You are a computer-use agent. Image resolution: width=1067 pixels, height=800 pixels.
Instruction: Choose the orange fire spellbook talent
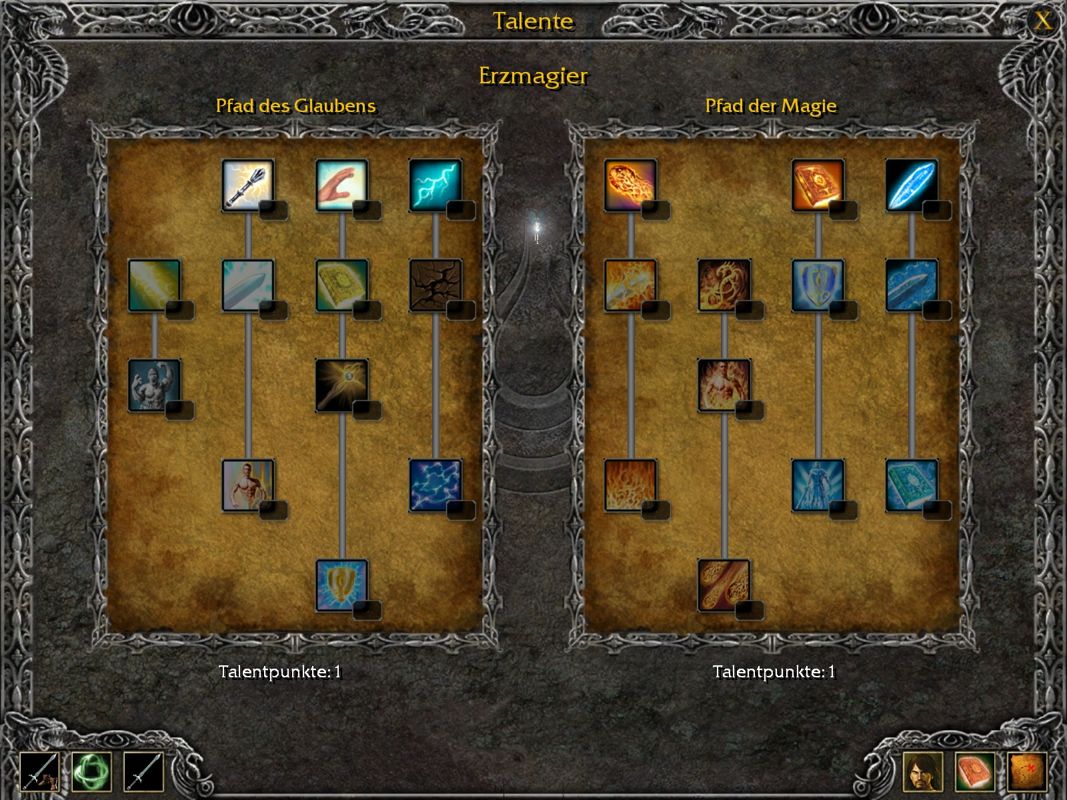(x=818, y=185)
